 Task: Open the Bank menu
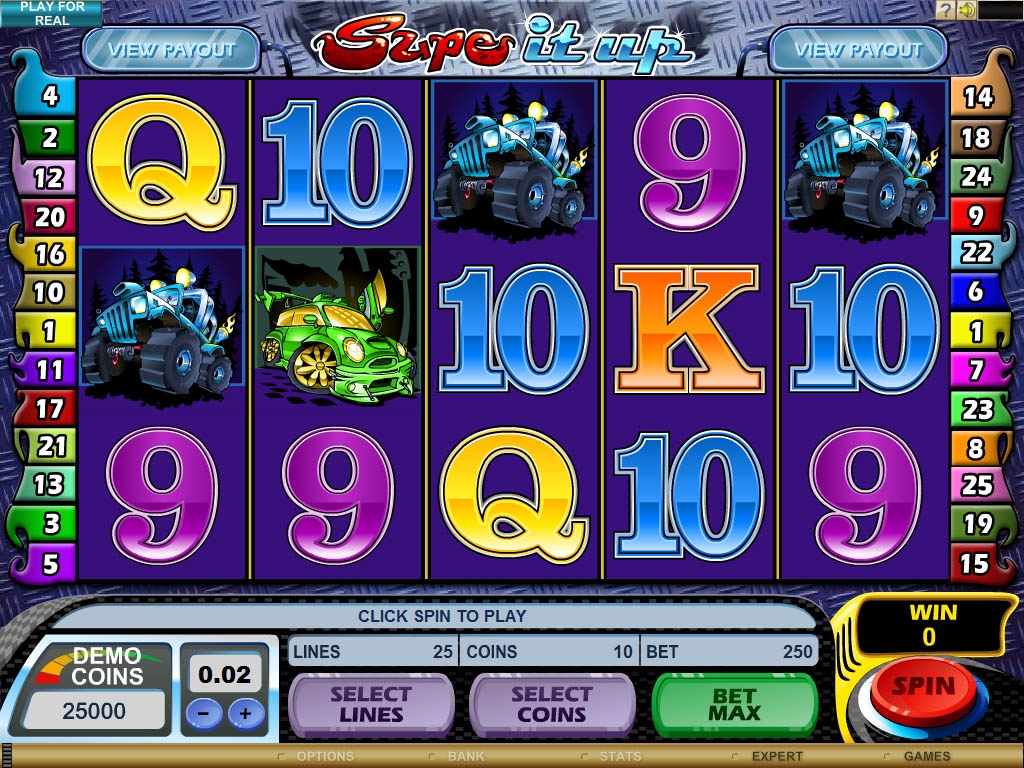coord(465,756)
